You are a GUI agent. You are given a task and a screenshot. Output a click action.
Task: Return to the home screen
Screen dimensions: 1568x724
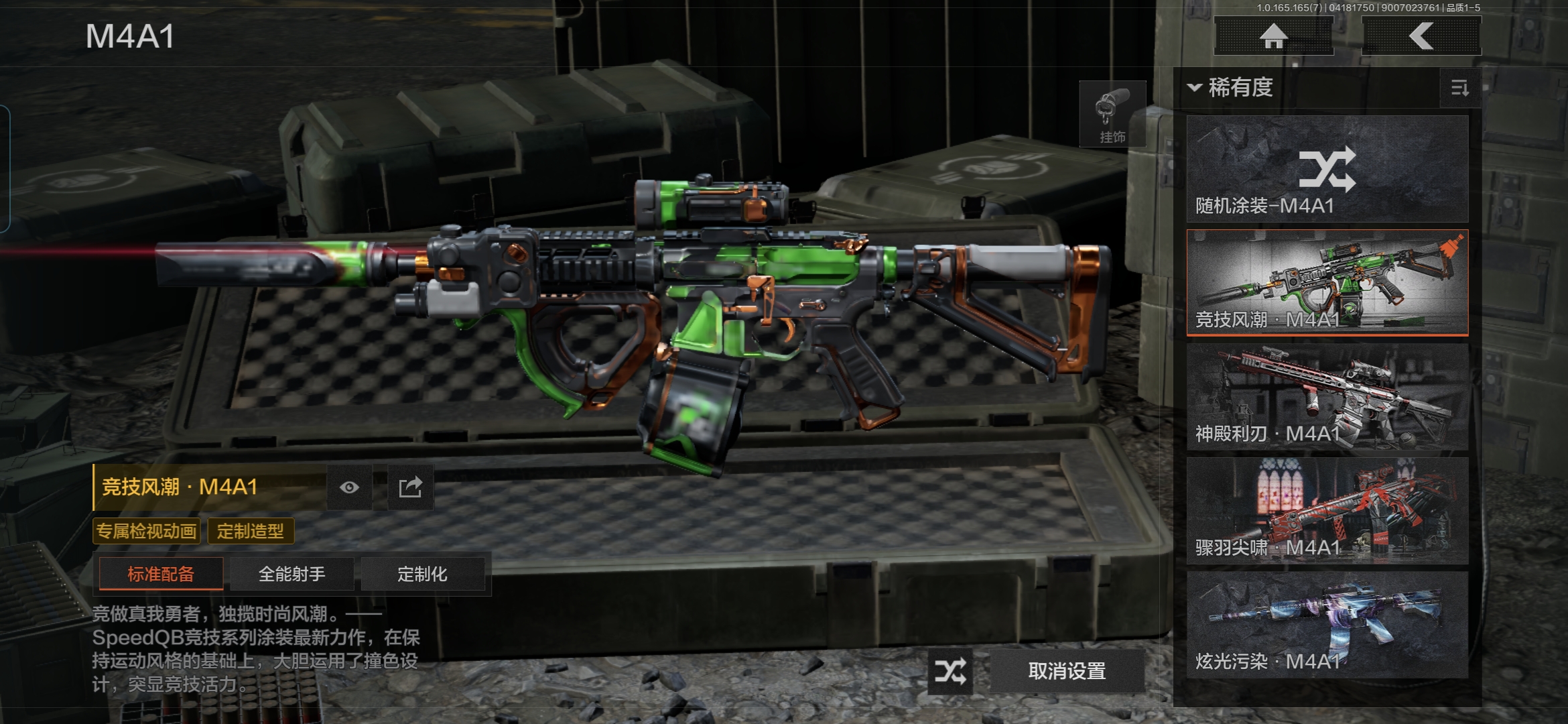click(1274, 36)
